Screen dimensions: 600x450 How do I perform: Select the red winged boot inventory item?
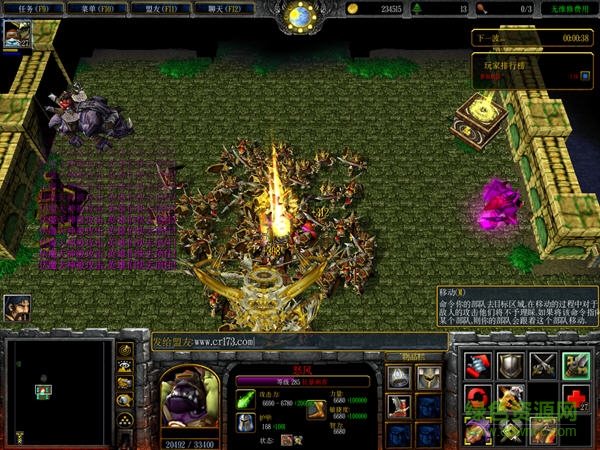pyautogui.click(x=399, y=406)
